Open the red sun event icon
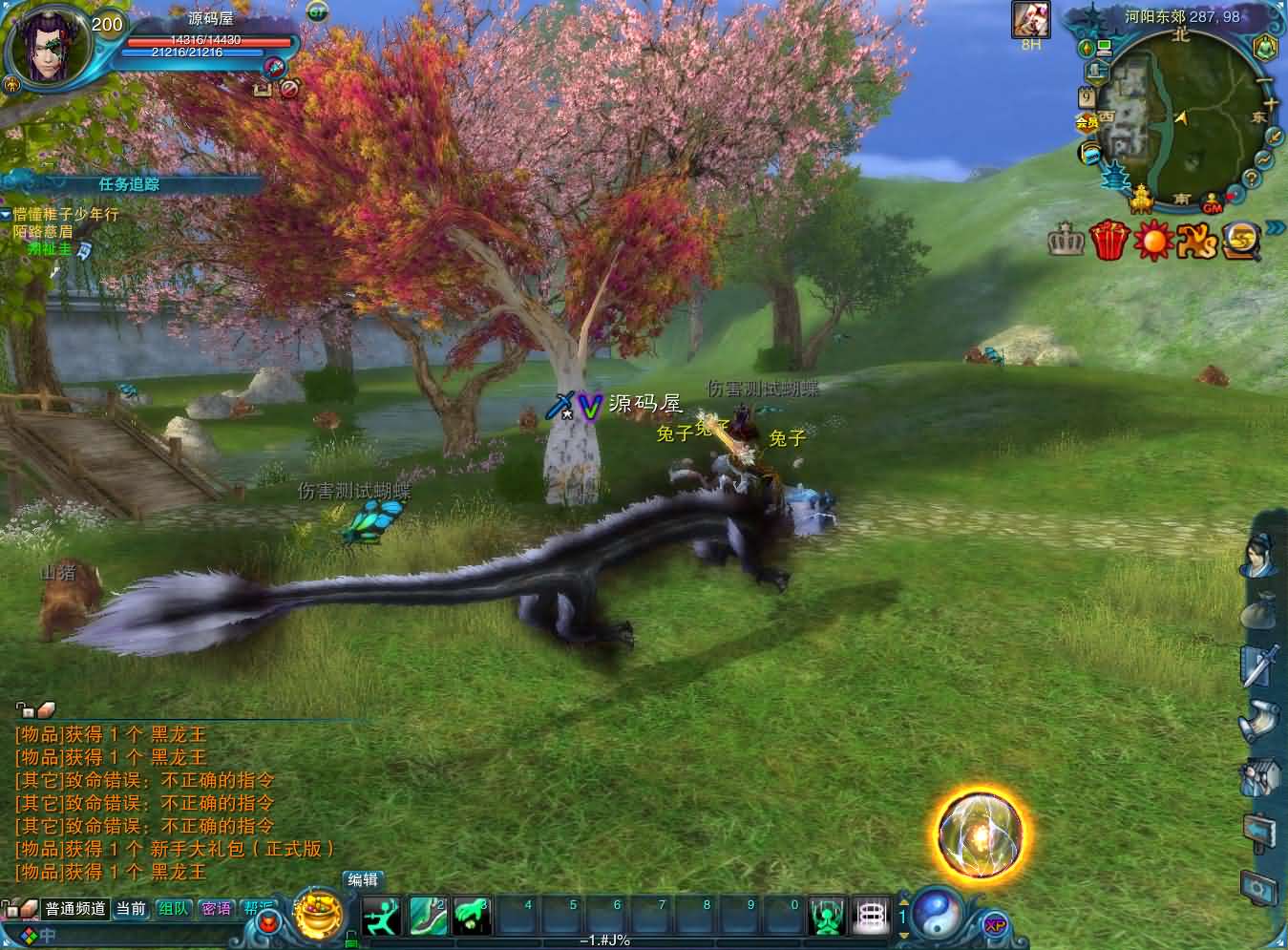The width and height of the screenshot is (1288, 950). [x=1152, y=240]
